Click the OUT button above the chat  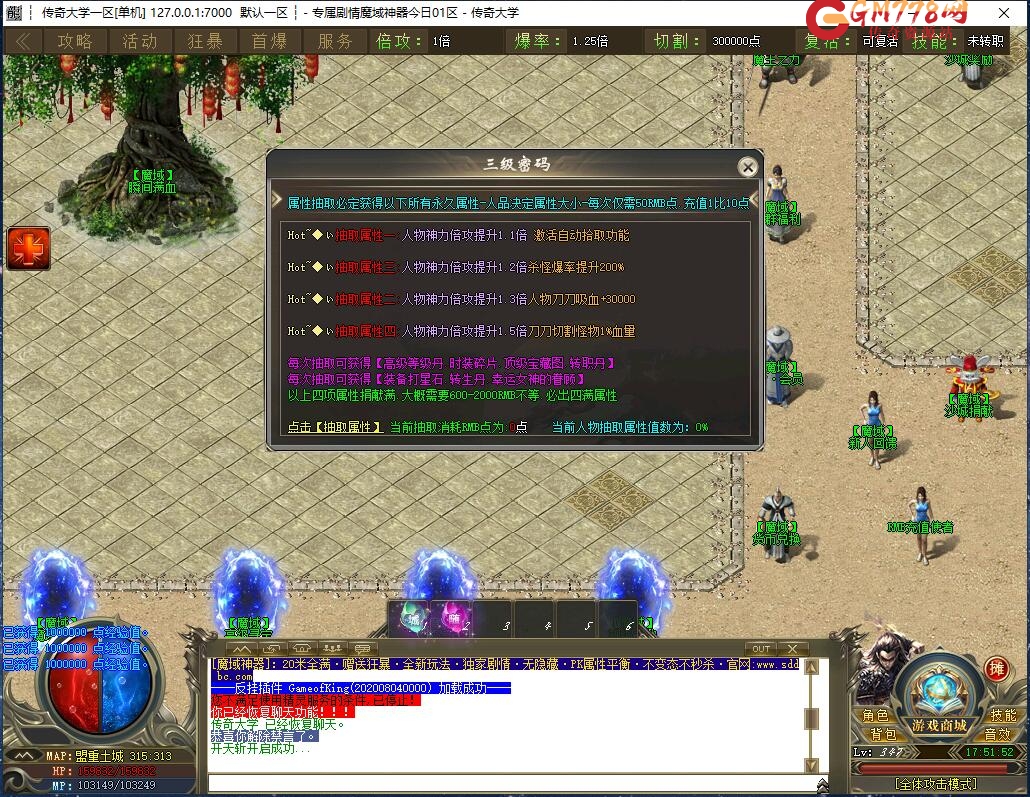coord(761,649)
